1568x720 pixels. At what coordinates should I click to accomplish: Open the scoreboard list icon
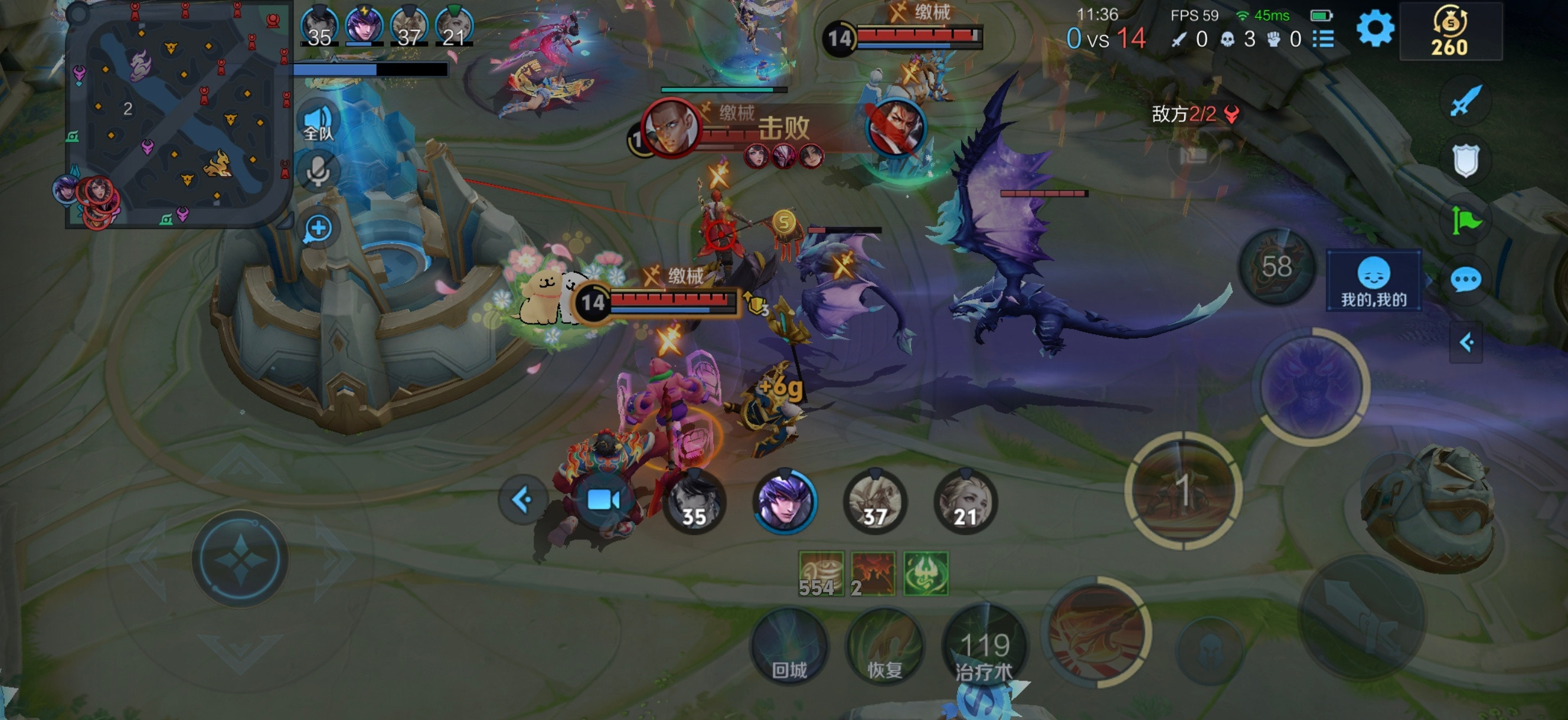[1324, 39]
